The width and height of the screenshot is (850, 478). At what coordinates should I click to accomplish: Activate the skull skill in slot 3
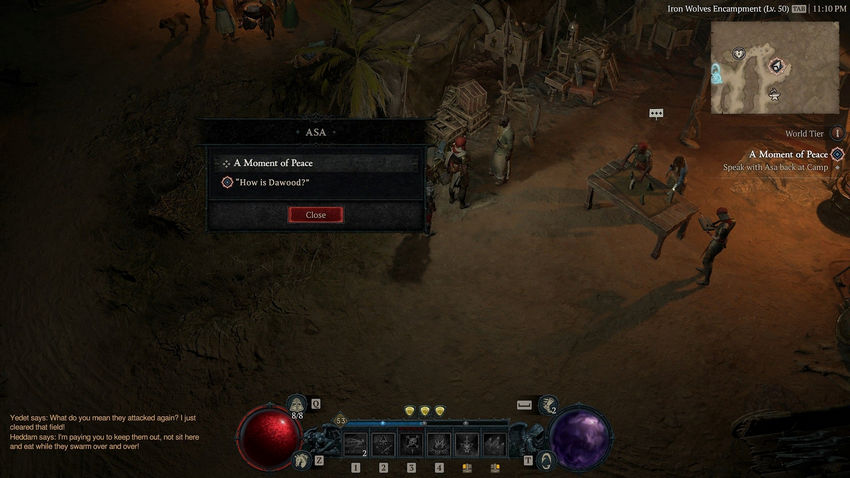pyautogui.click(x=411, y=443)
